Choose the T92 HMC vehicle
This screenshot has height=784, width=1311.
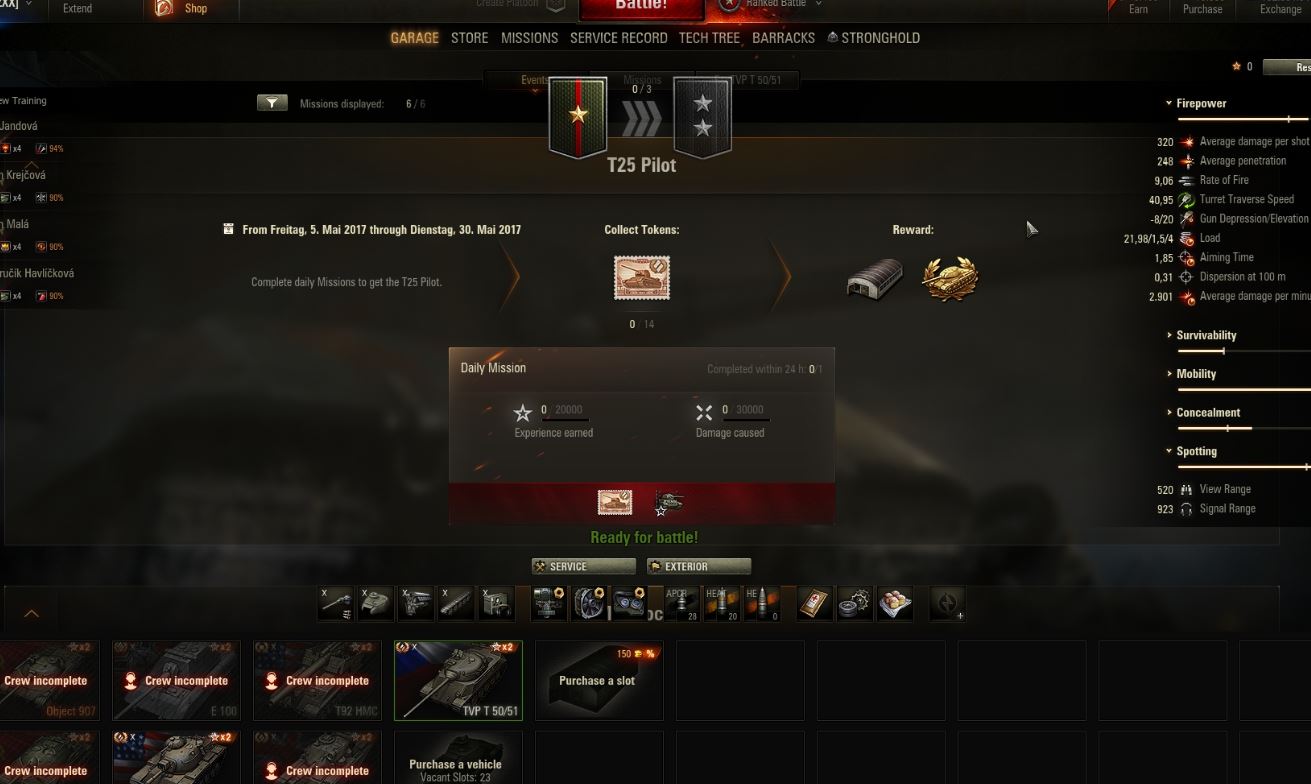click(x=317, y=680)
